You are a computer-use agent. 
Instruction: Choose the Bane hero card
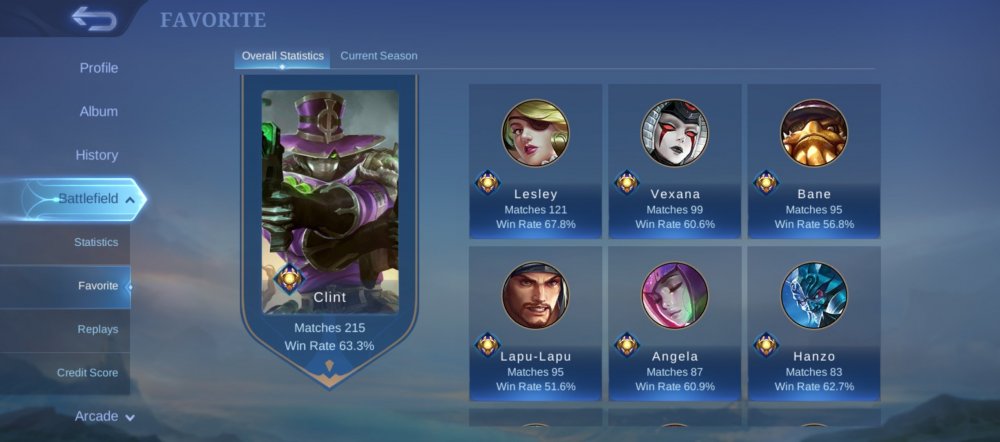(x=814, y=162)
